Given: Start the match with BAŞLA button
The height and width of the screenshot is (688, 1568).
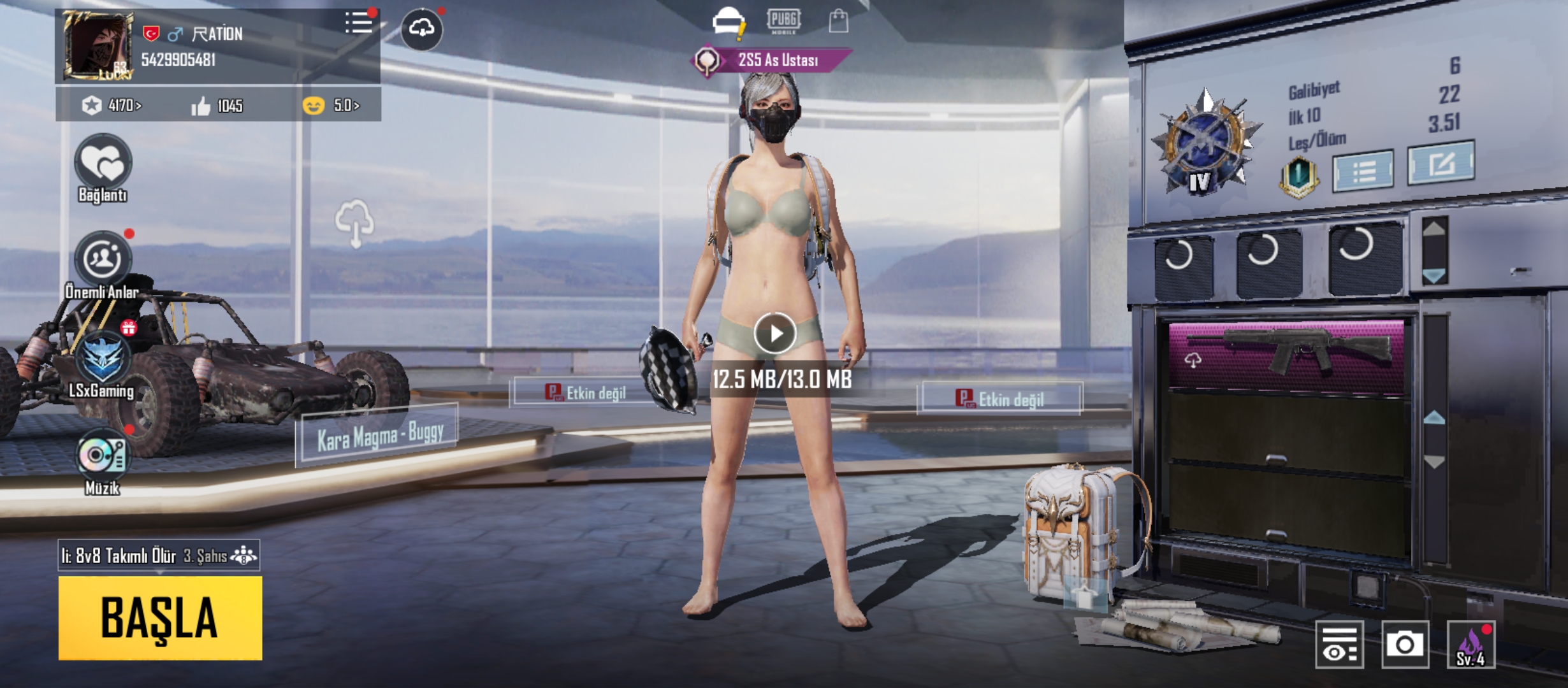Looking at the screenshot, I should click(160, 617).
